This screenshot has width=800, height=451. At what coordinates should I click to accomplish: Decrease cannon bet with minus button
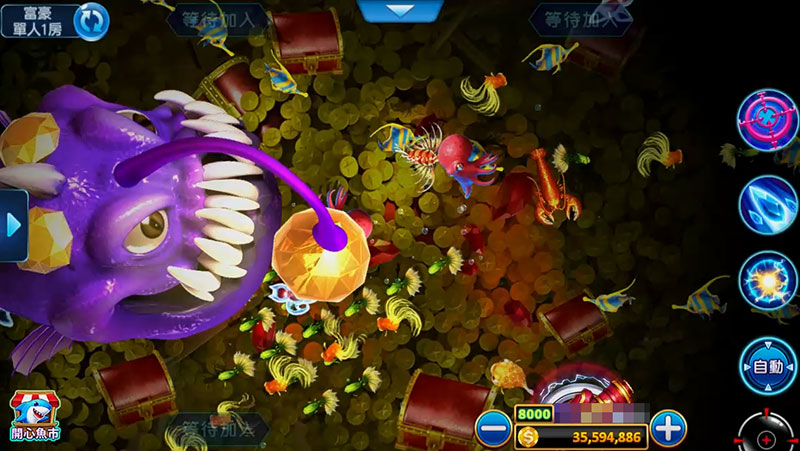(493, 429)
